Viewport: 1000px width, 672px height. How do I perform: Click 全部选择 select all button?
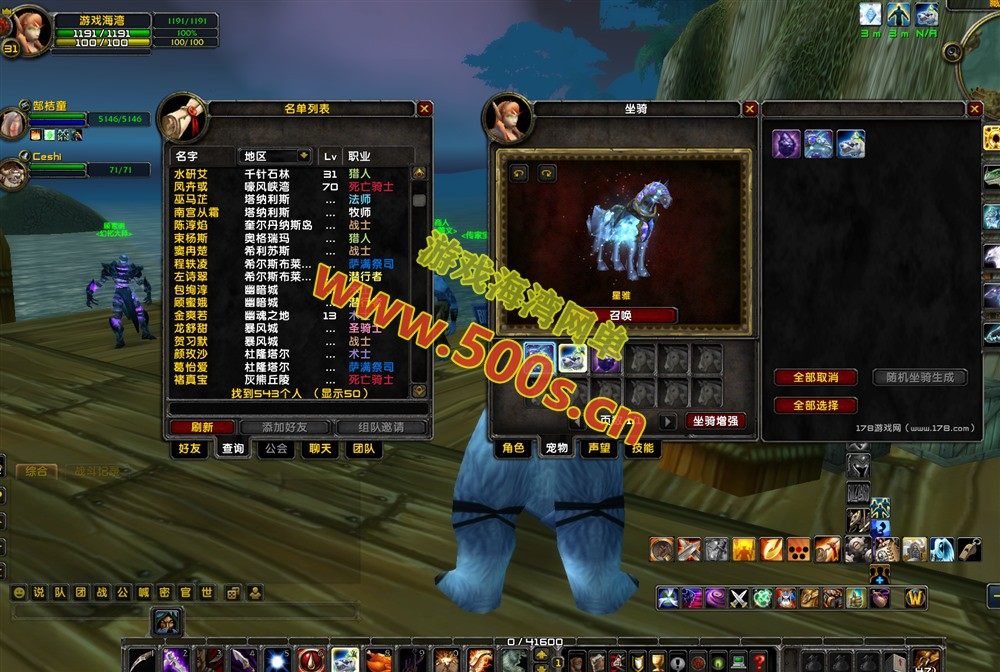815,405
